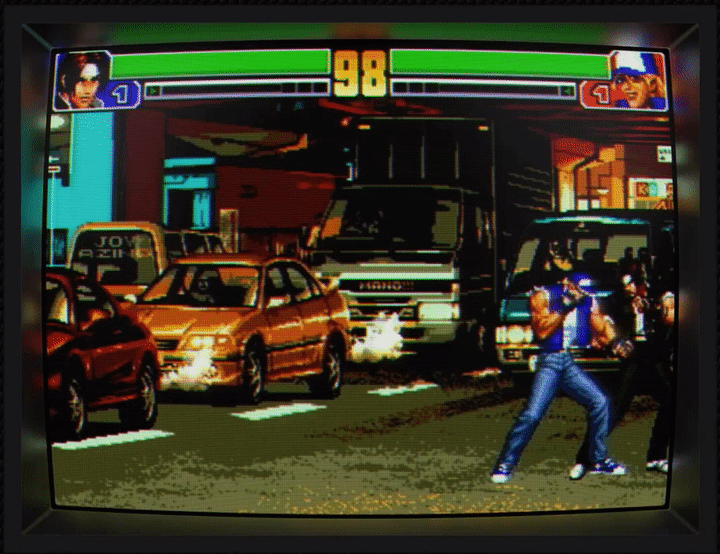Click player one's brown-haired fighter portrait

point(82,78)
